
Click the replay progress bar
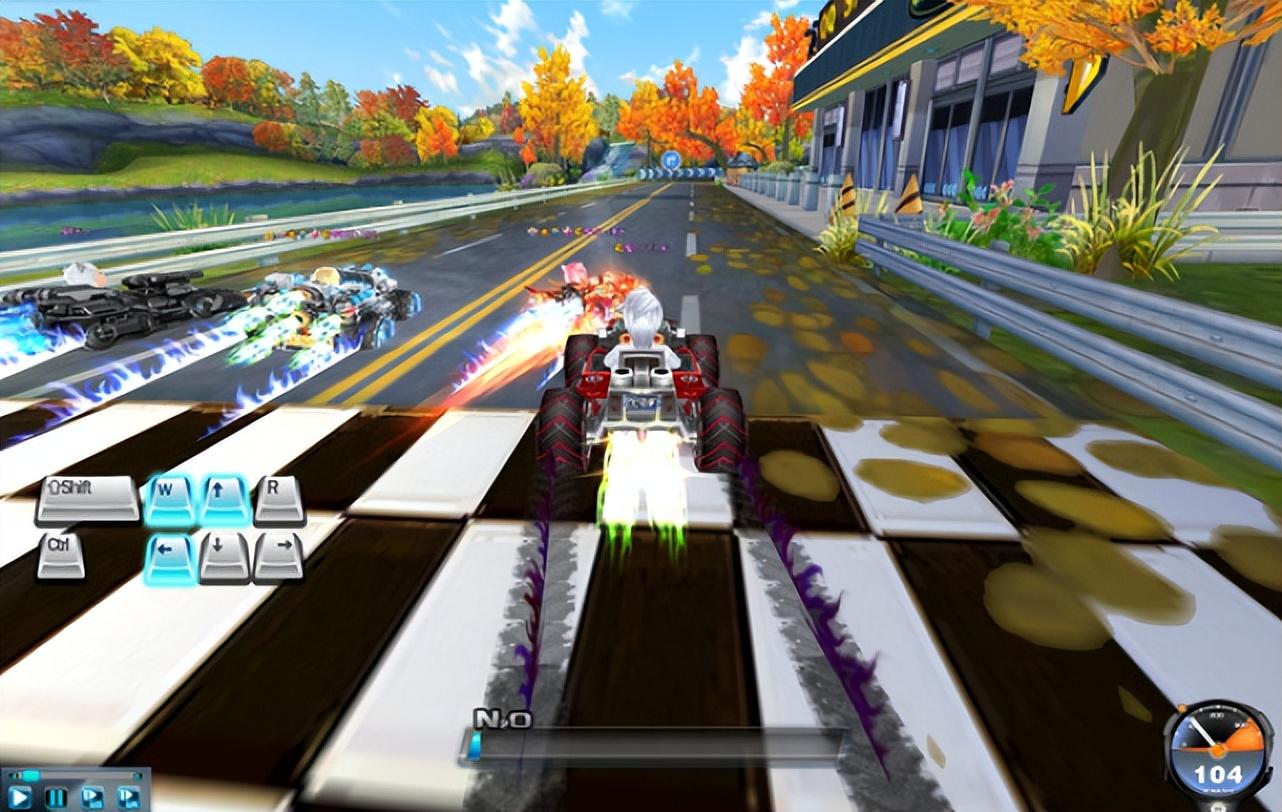coord(80,775)
